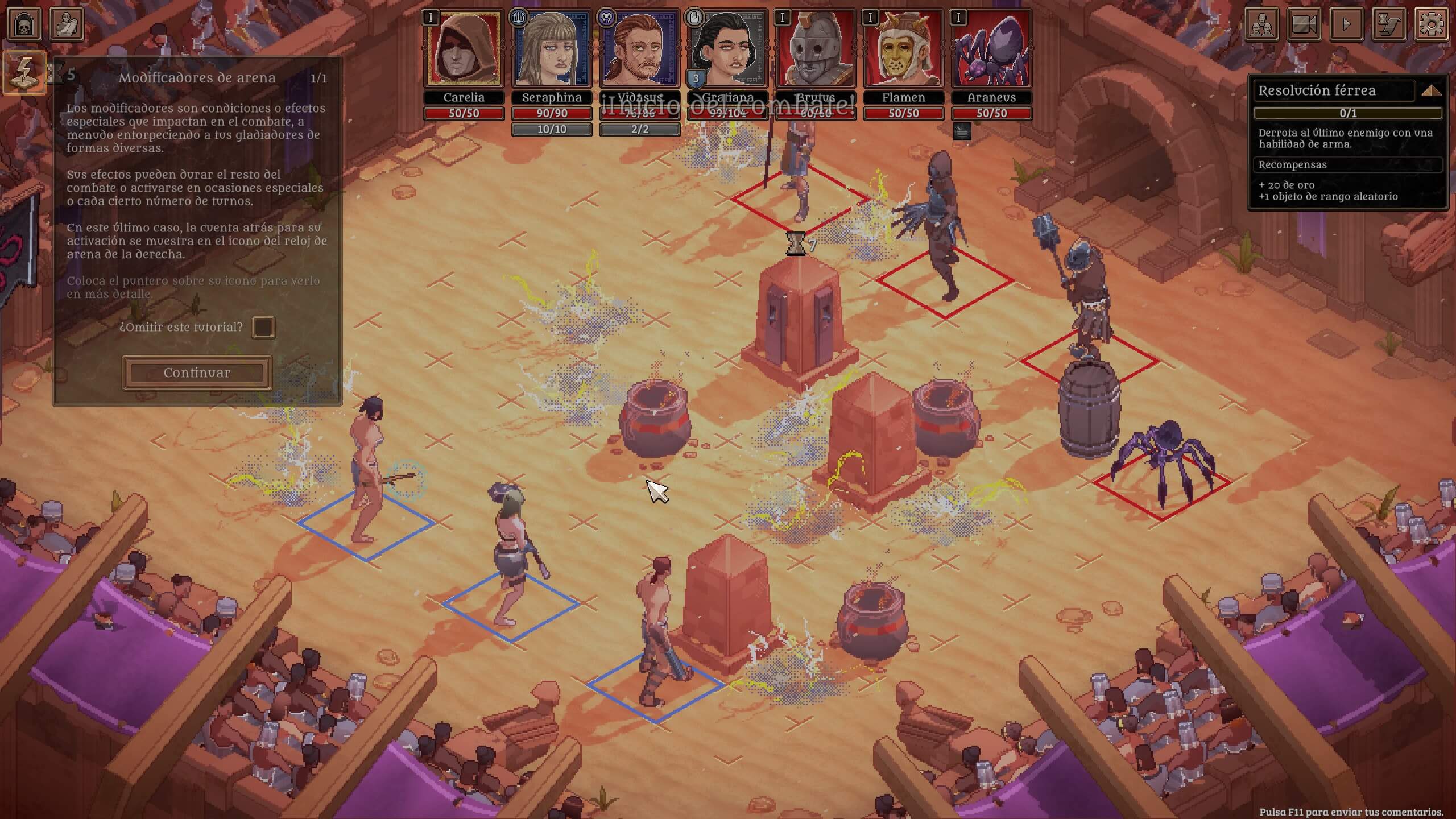Click the play arrow speed button
The image size is (1456, 819).
point(1346,24)
